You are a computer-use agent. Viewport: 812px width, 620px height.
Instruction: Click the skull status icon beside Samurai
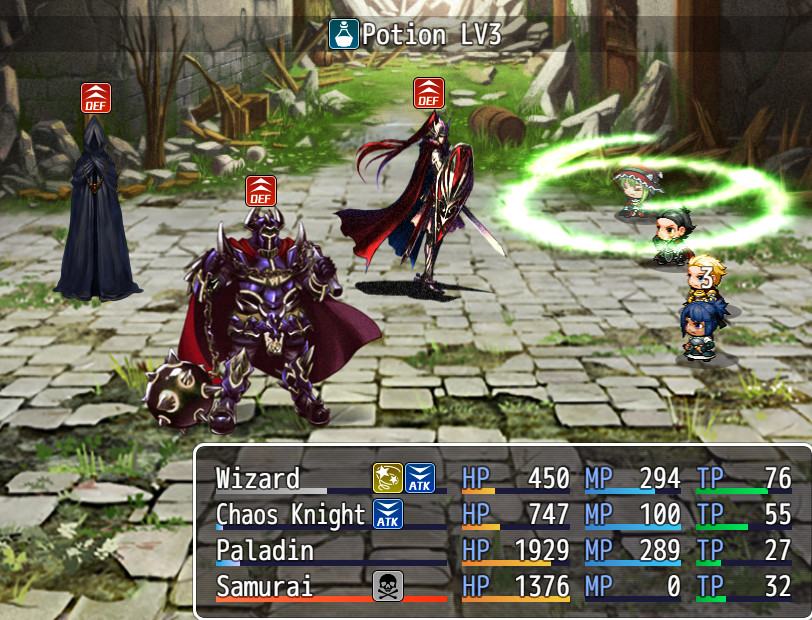click(388, 587)
